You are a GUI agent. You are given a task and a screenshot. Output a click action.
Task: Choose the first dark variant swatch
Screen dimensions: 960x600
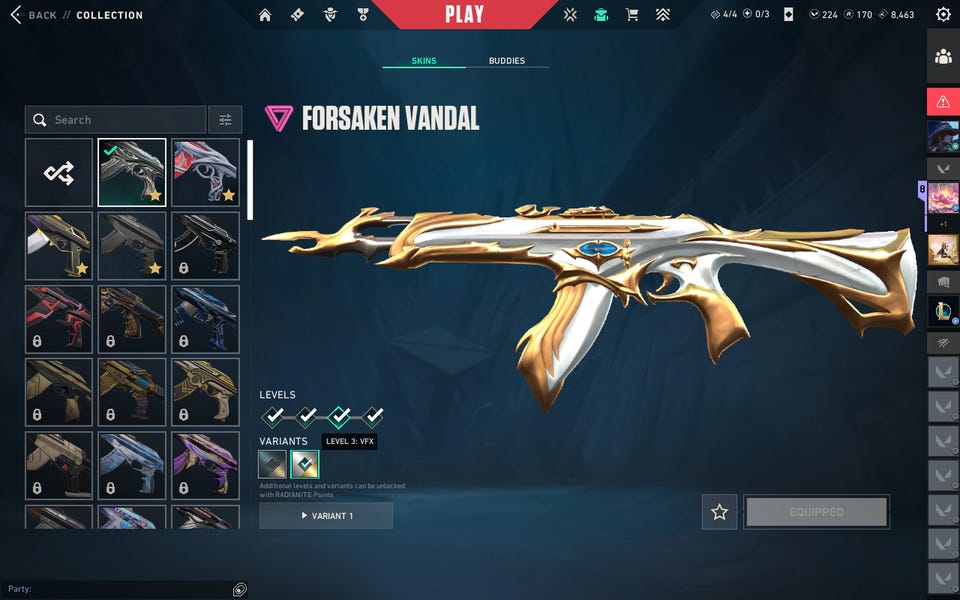(x=272, y=465)
